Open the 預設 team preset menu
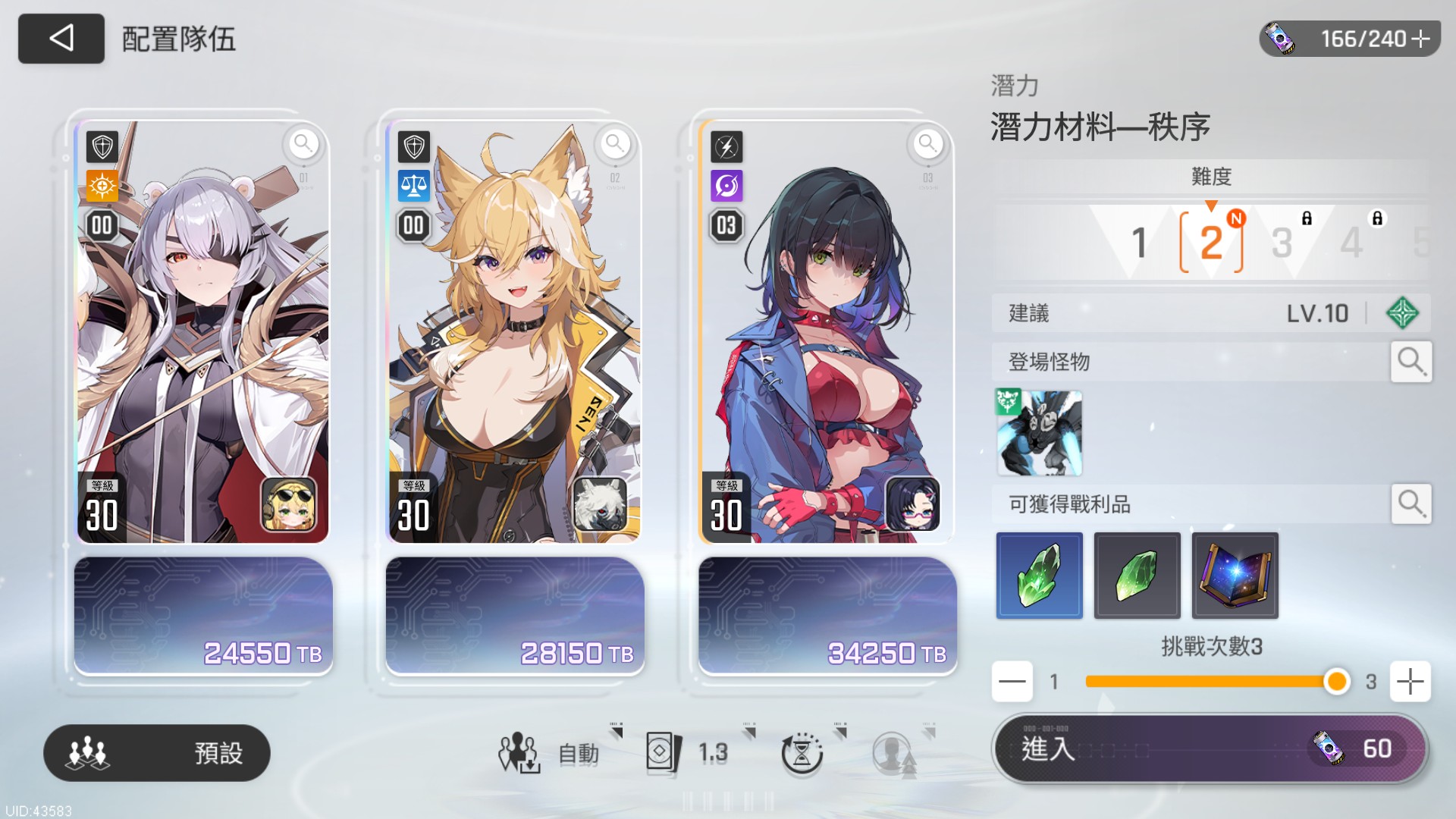Screen dimensions: 1456x819 click(157, 752)
